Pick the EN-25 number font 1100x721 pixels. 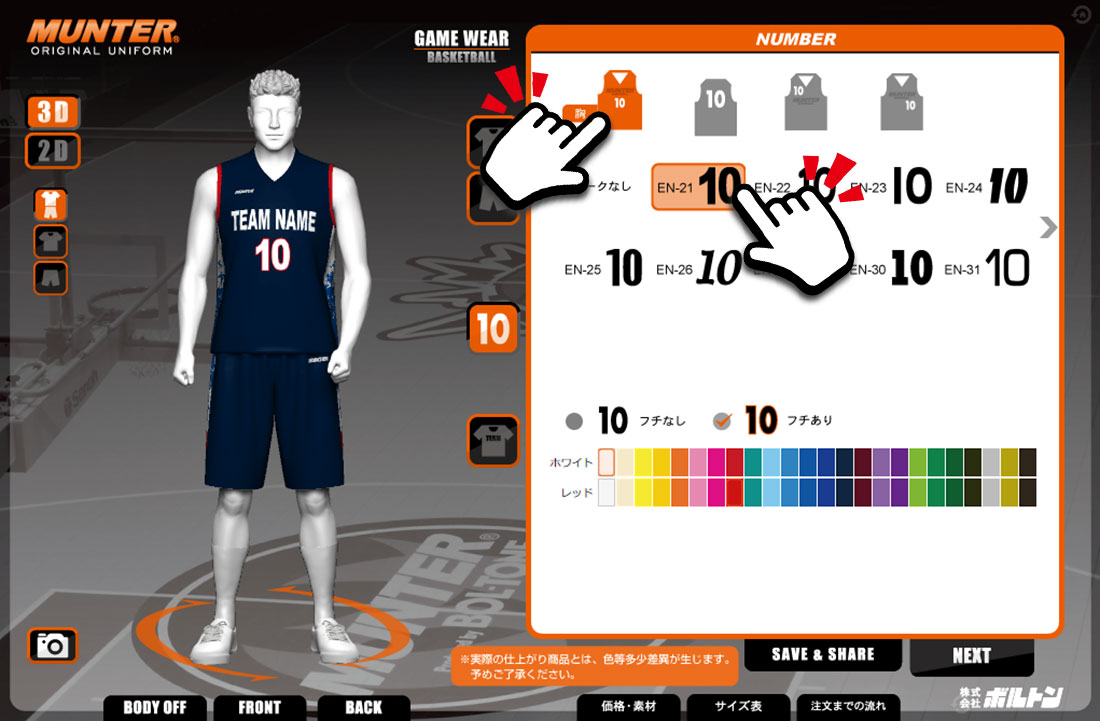tap(604, 269)
